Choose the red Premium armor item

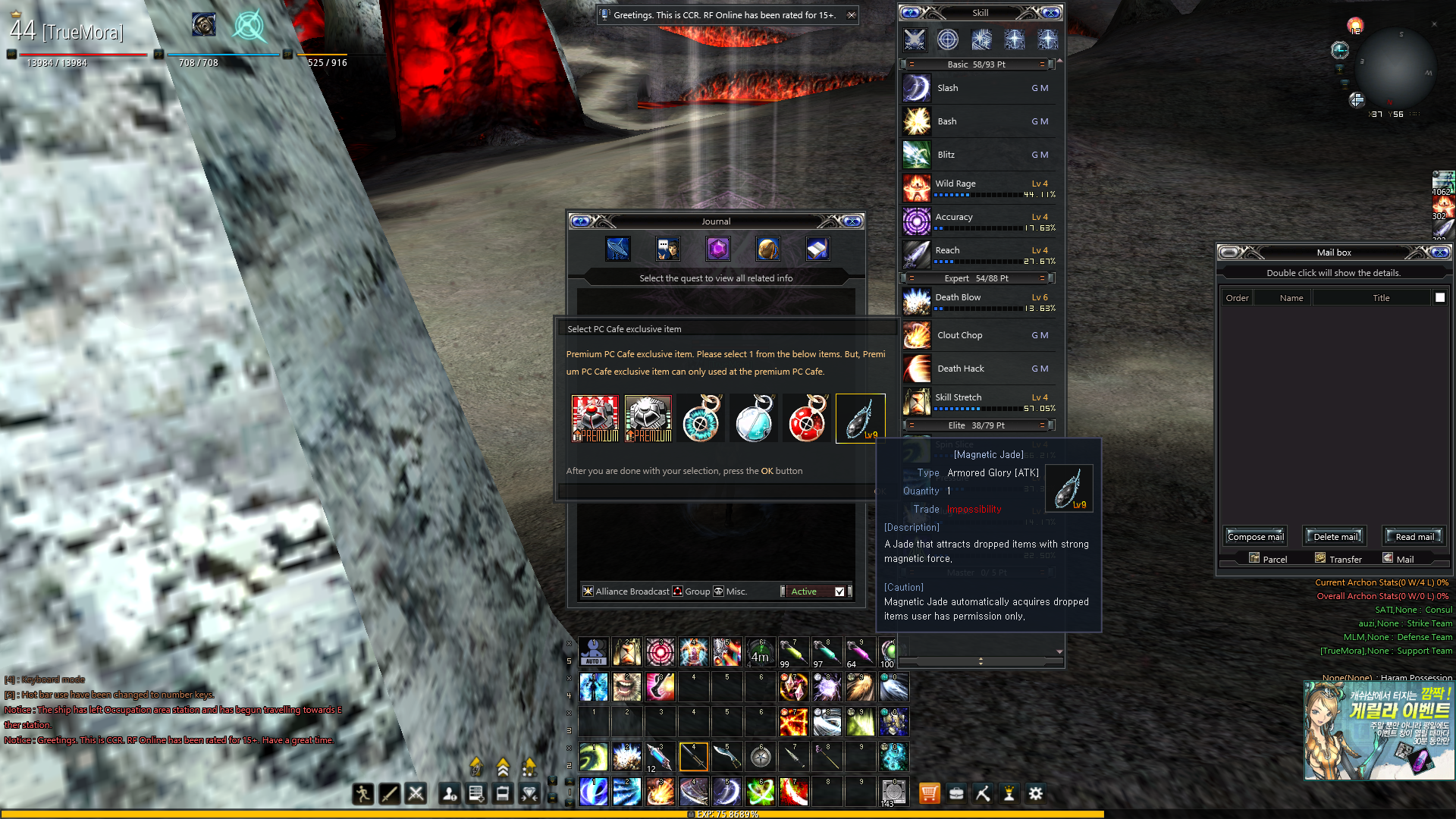pyautogui.click(x=595, y=418)
